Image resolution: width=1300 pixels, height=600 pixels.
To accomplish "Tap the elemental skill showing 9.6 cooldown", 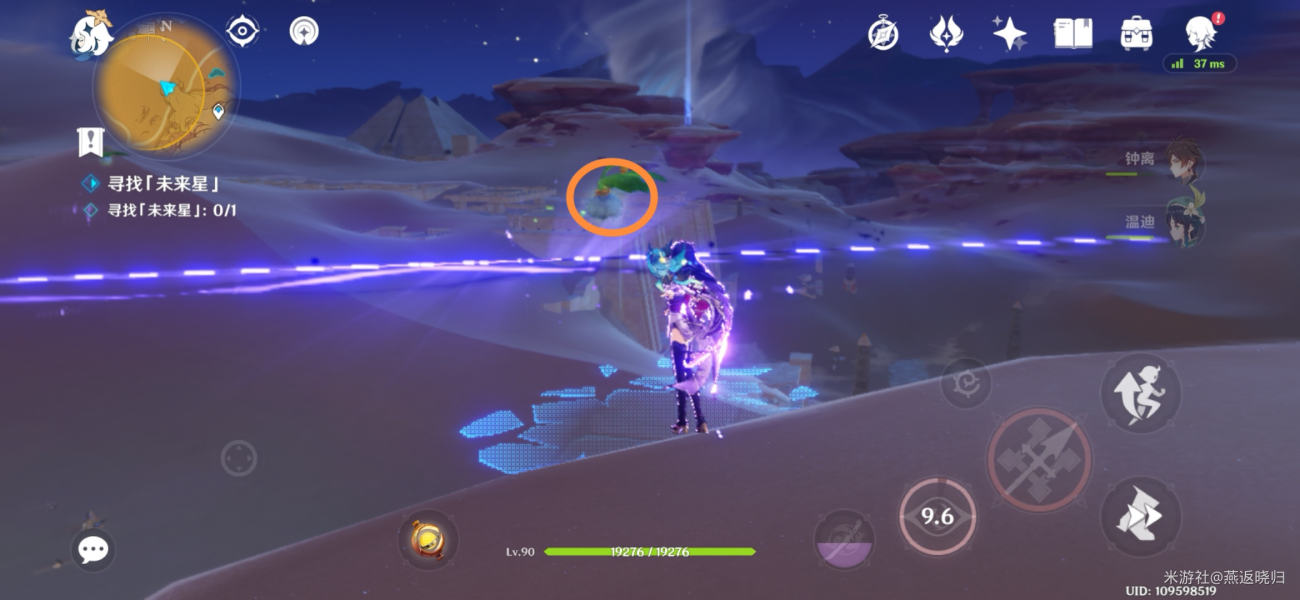I will [937, 516].
